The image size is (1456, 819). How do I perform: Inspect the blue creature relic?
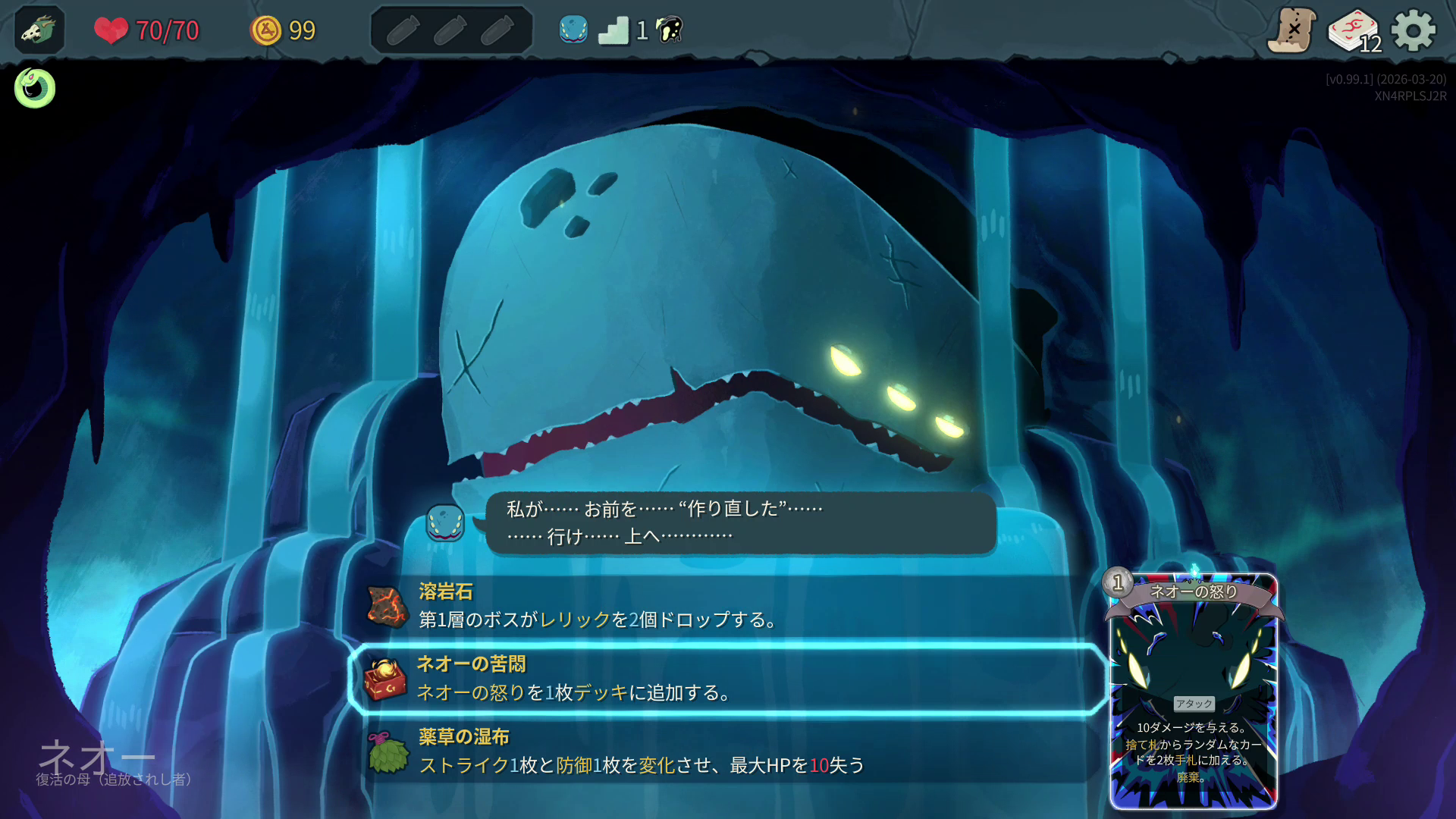click(573, 30)
